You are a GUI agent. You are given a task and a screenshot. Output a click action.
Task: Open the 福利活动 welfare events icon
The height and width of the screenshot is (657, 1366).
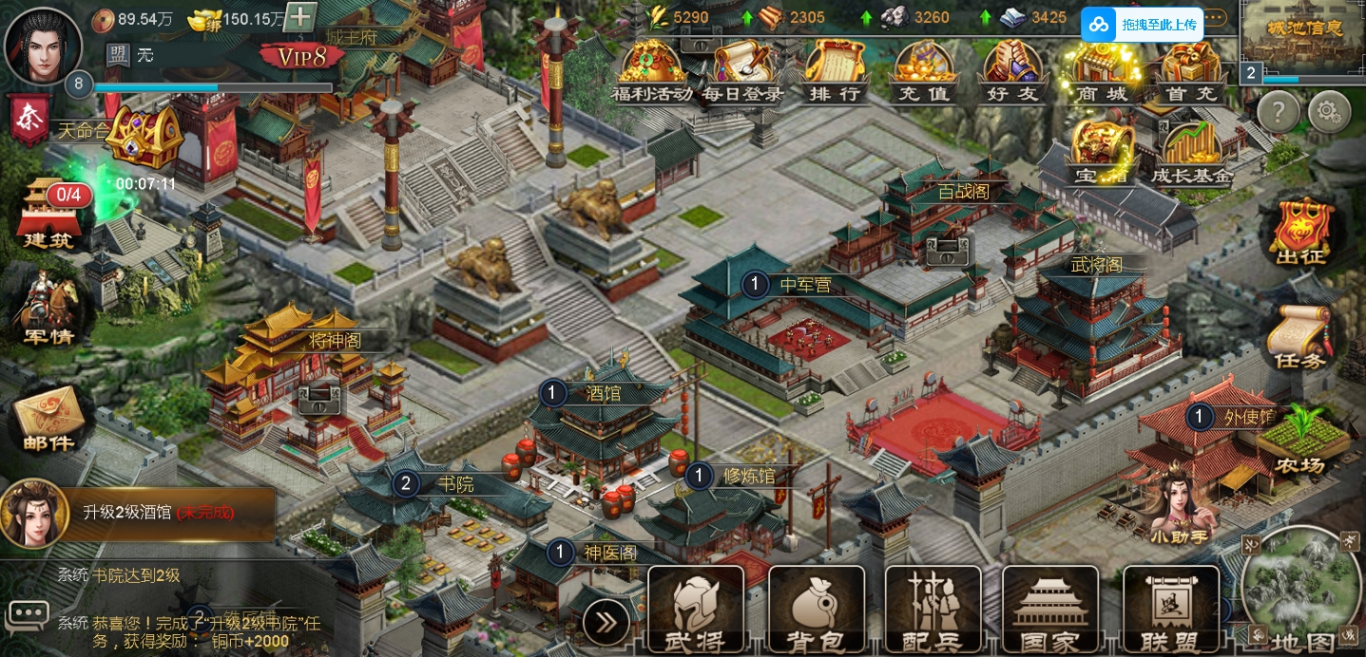click(x=652, y=70)
